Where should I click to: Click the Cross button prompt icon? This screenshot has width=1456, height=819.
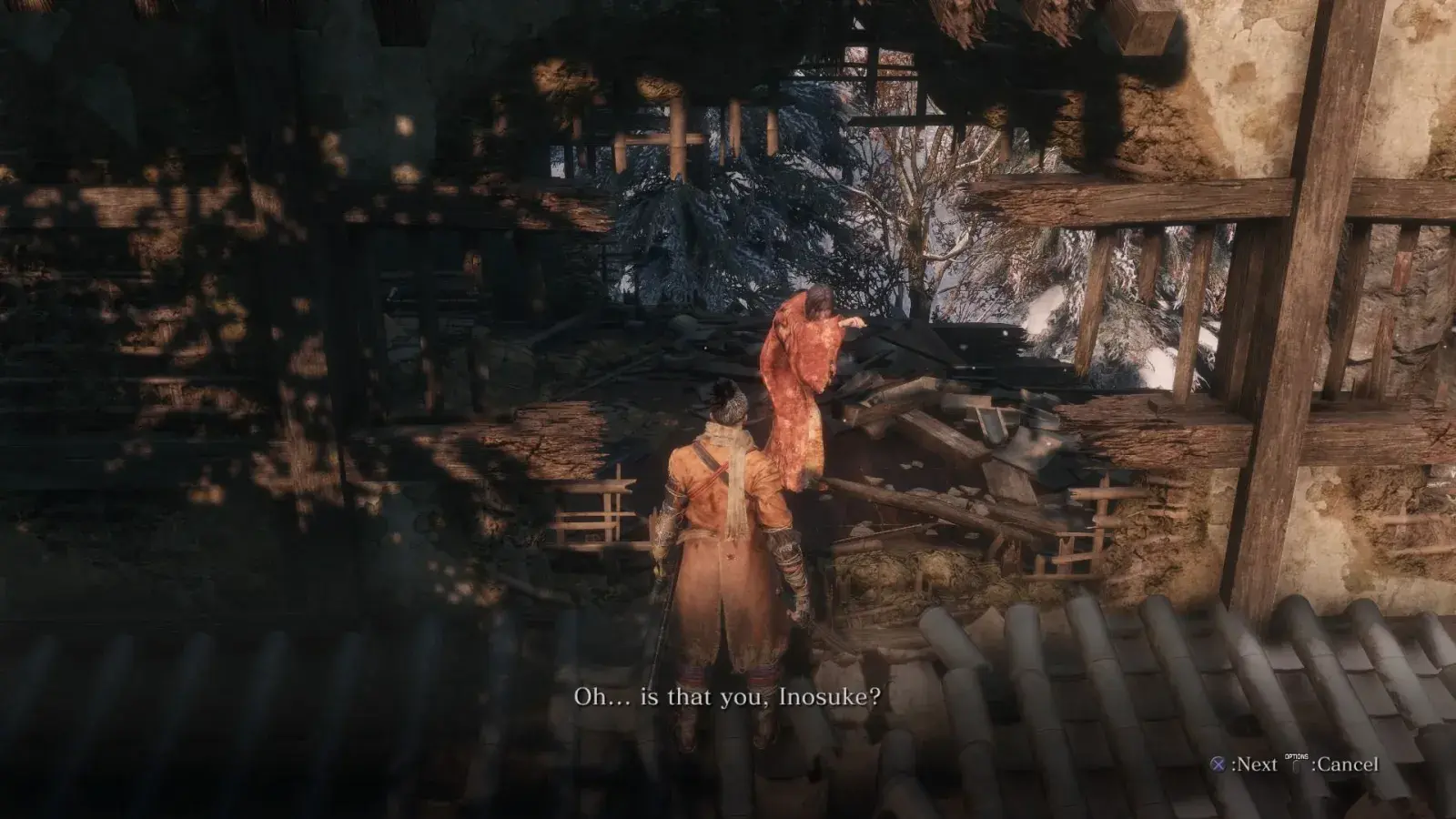(1218, 765)
